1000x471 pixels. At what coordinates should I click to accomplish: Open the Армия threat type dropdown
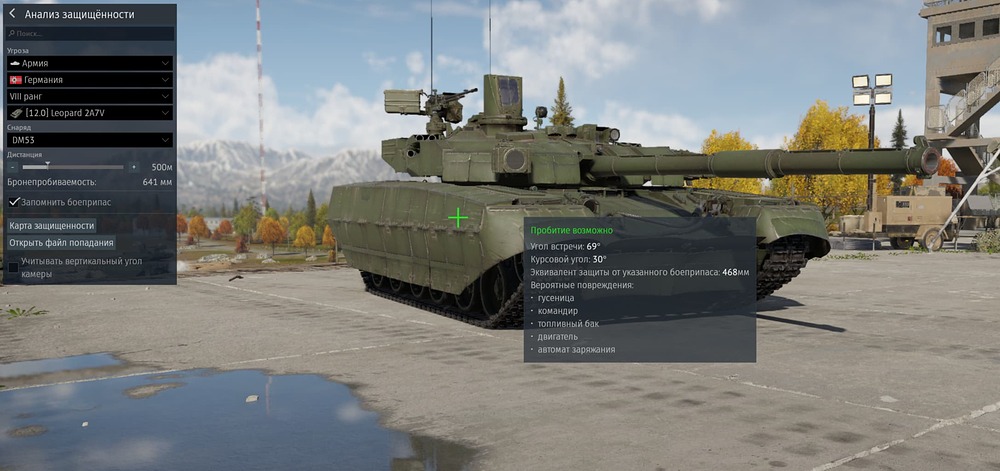pyautogui.click(x=90, y=63)
